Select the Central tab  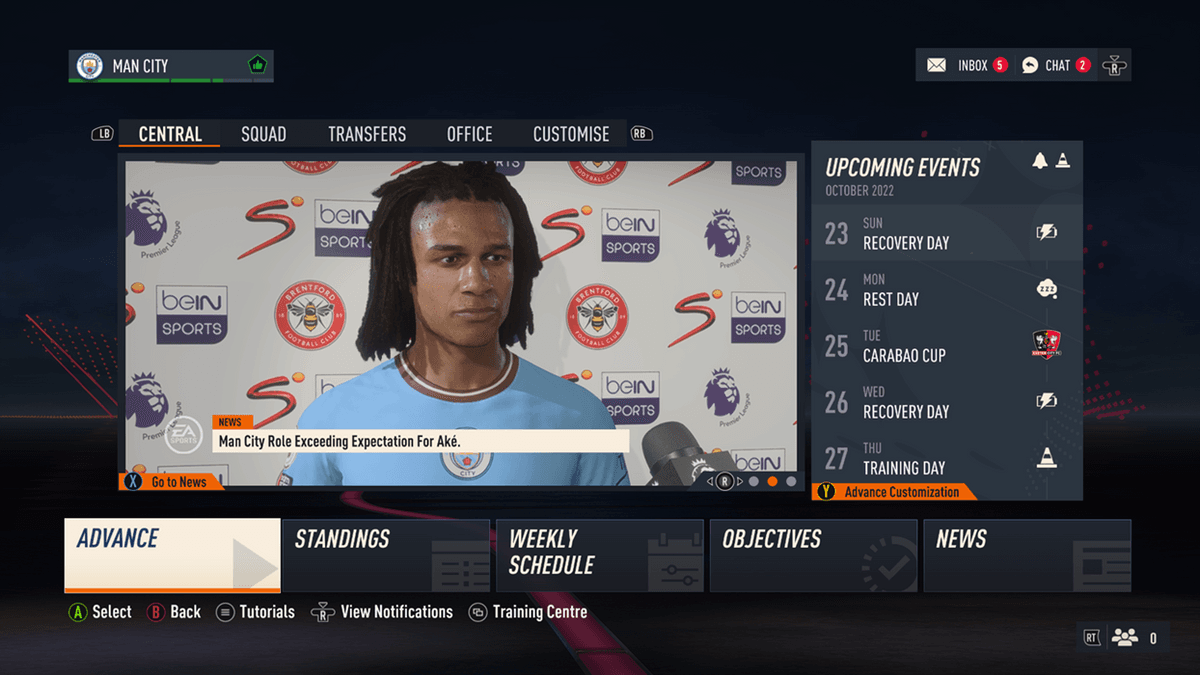click(x=170, y=134)
